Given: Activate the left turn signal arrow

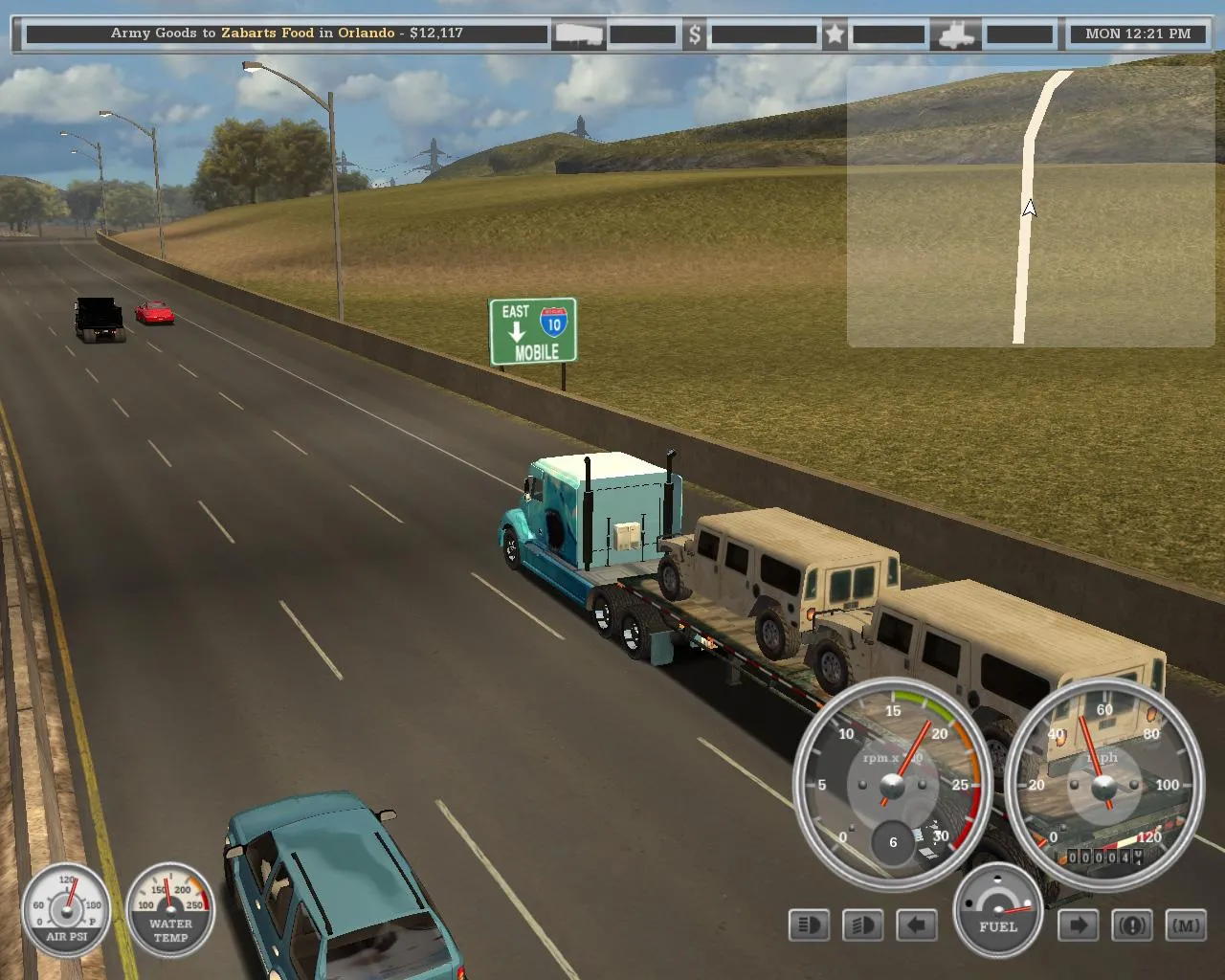Looking at the screenshot, I should tap(916, 925).
